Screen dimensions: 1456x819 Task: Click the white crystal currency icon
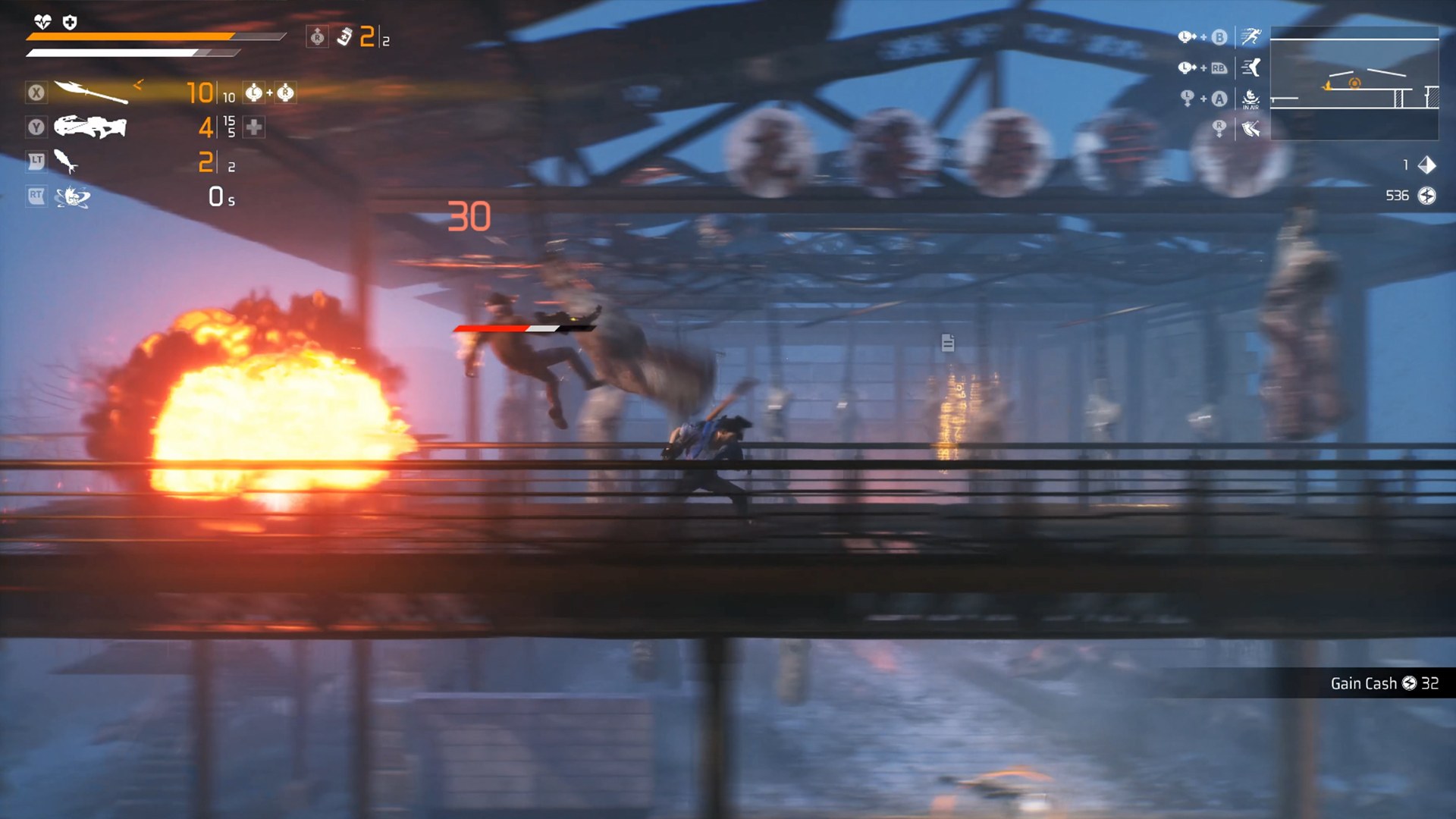pyautogui.click(x=1426, y=165)
